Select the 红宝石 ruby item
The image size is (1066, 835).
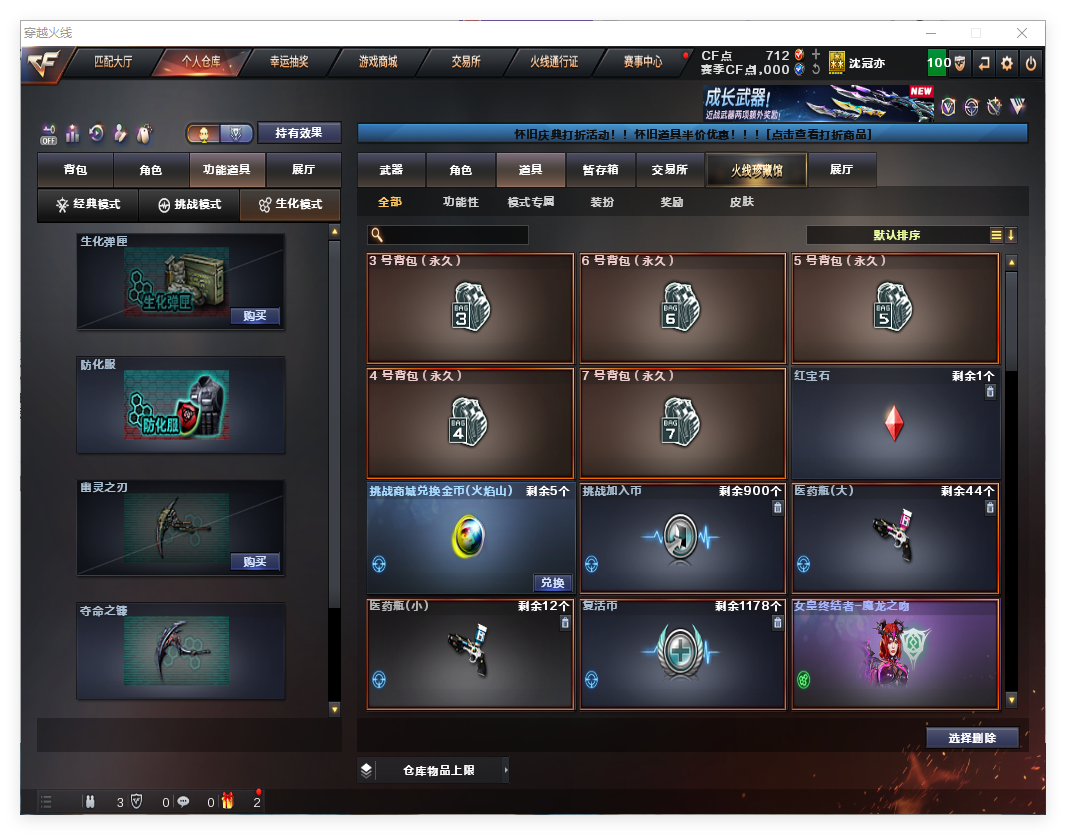894,423
